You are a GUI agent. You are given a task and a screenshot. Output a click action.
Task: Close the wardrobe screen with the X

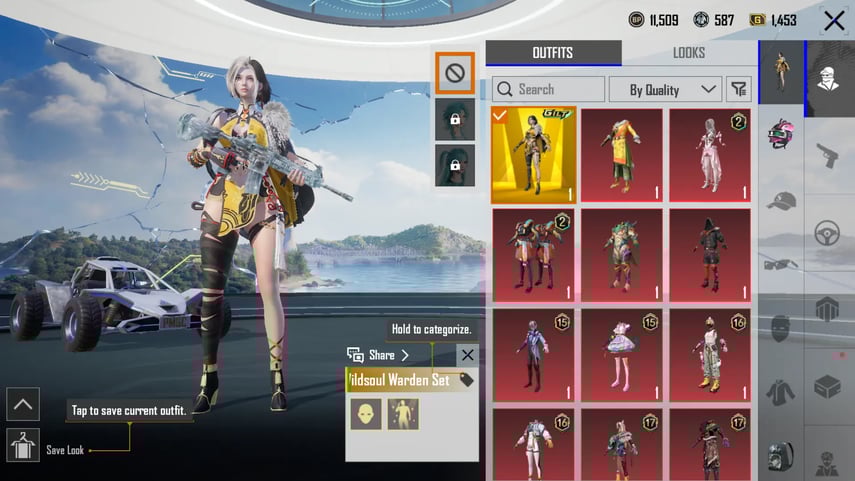tap(834, 20)
